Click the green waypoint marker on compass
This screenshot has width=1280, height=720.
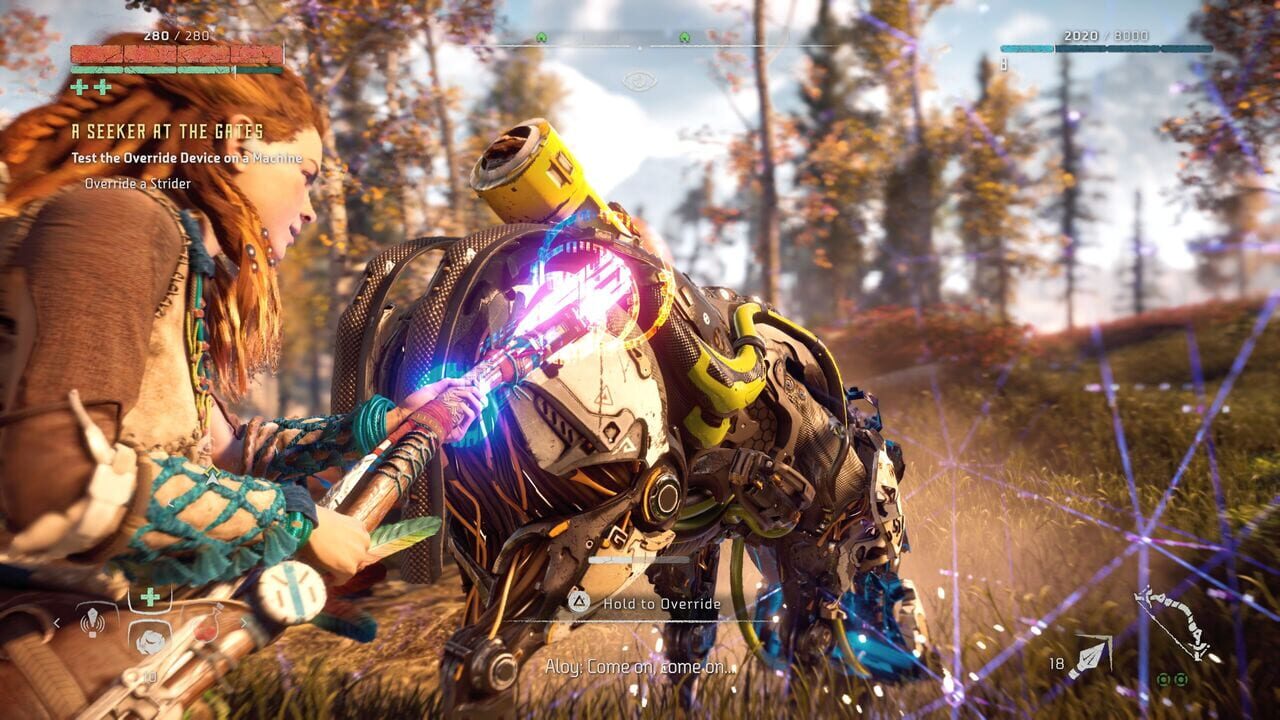pyautogui.click(x=540, y=37)
